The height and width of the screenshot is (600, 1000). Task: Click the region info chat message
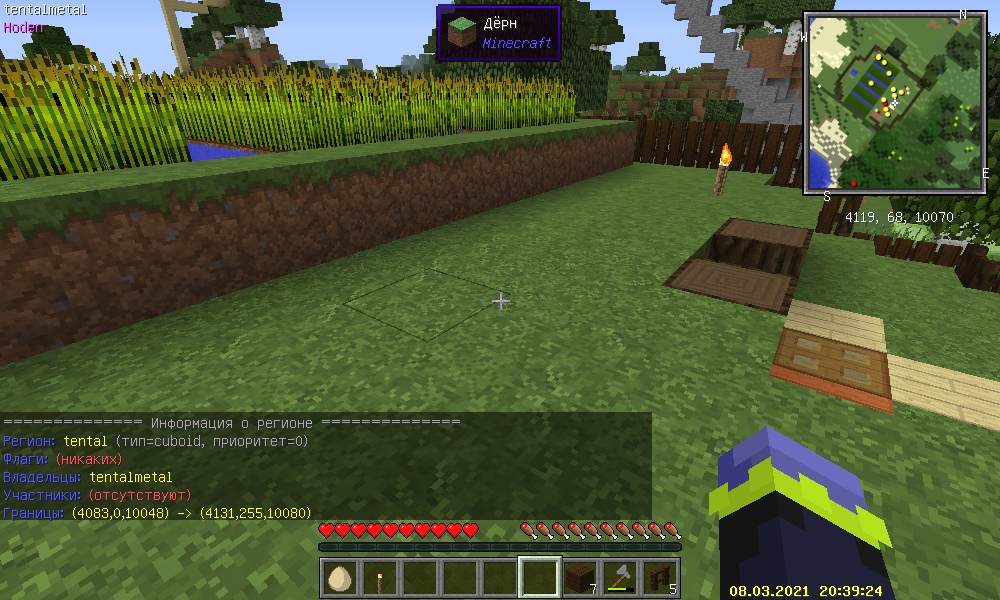[325, 467]
